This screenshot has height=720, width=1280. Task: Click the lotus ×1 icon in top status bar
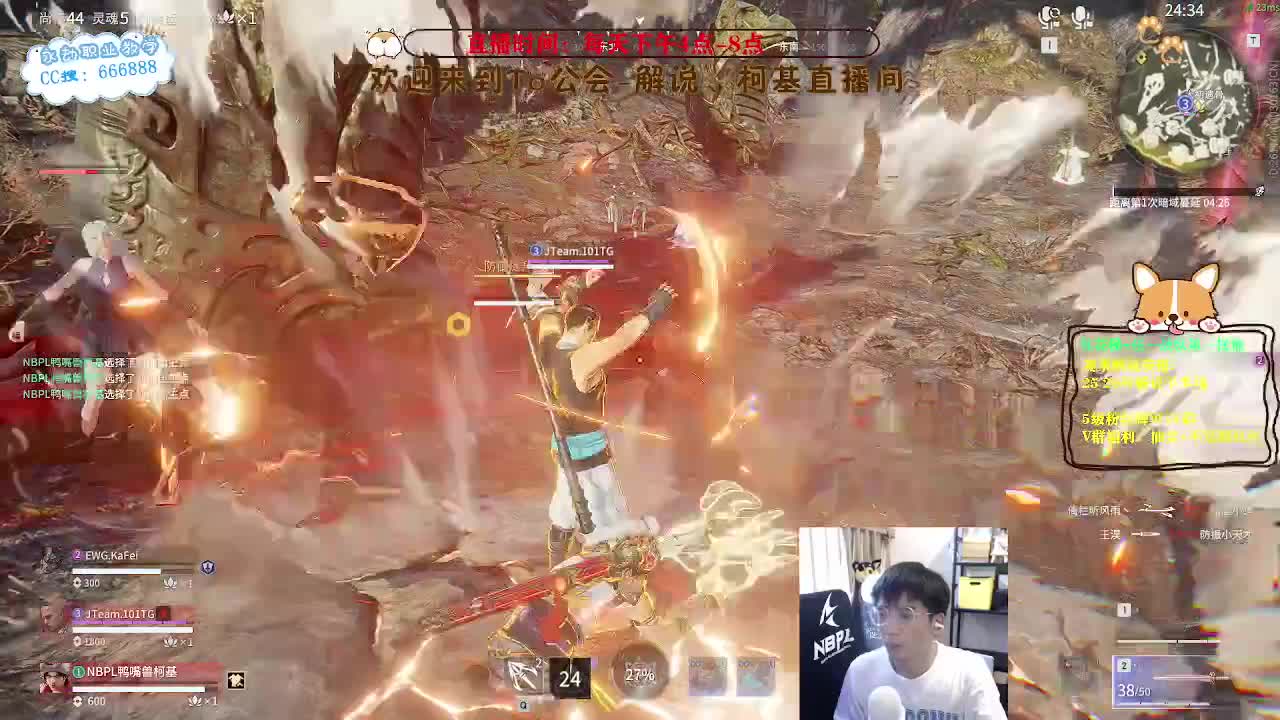pos(228,14)
